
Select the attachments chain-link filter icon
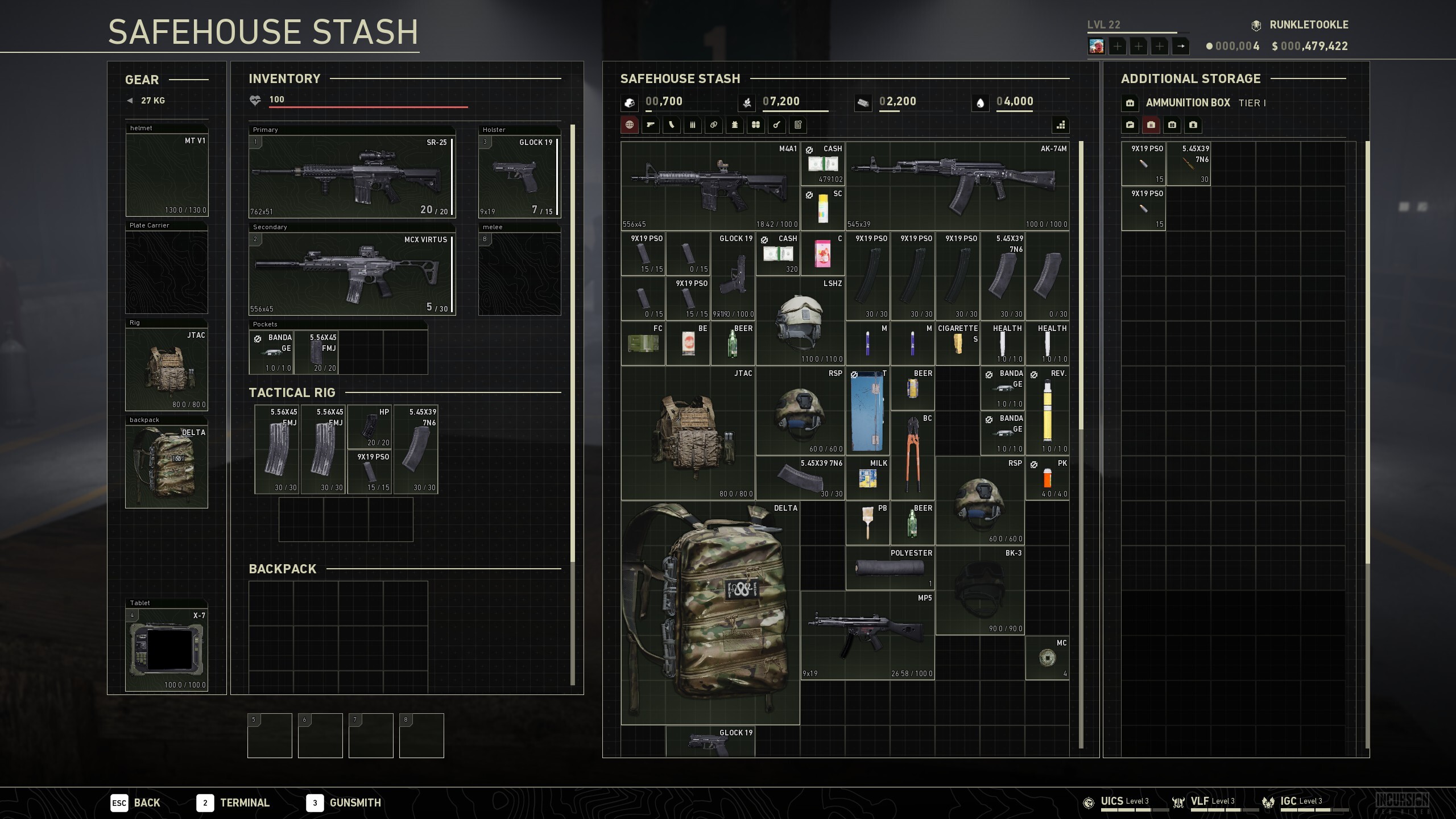(x=714, y=125)
